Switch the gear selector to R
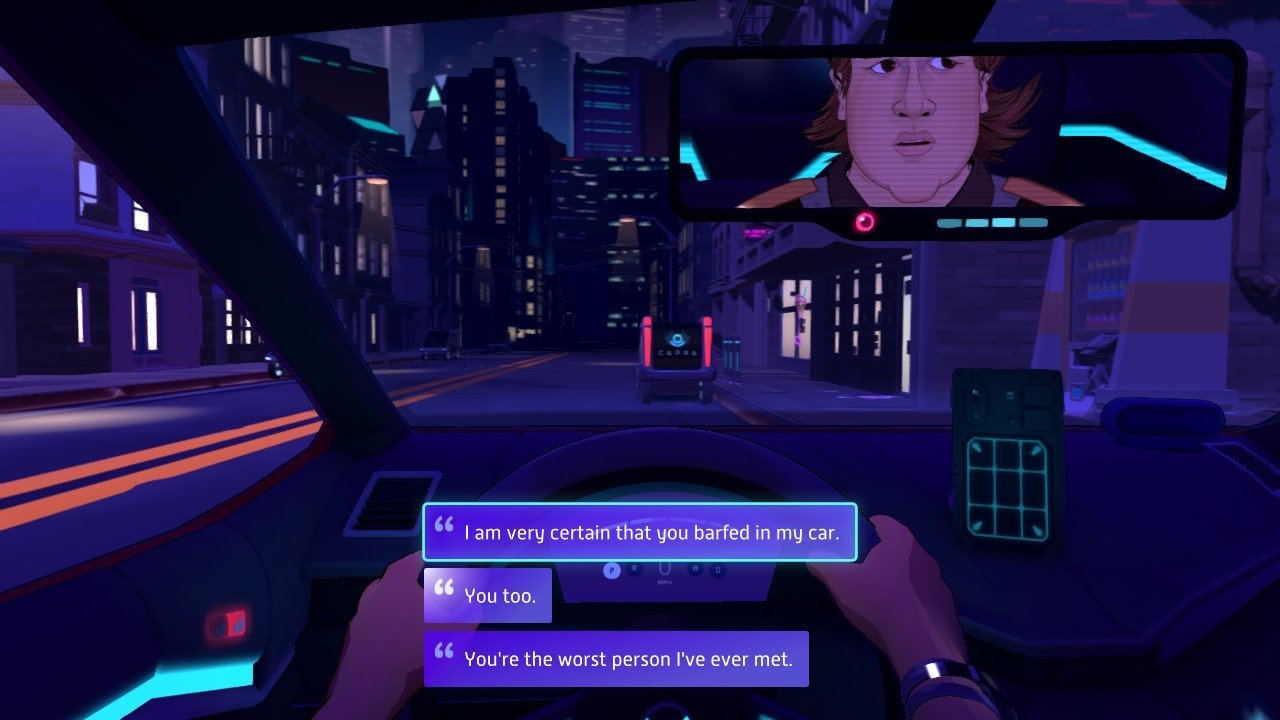 coord(634,568)
